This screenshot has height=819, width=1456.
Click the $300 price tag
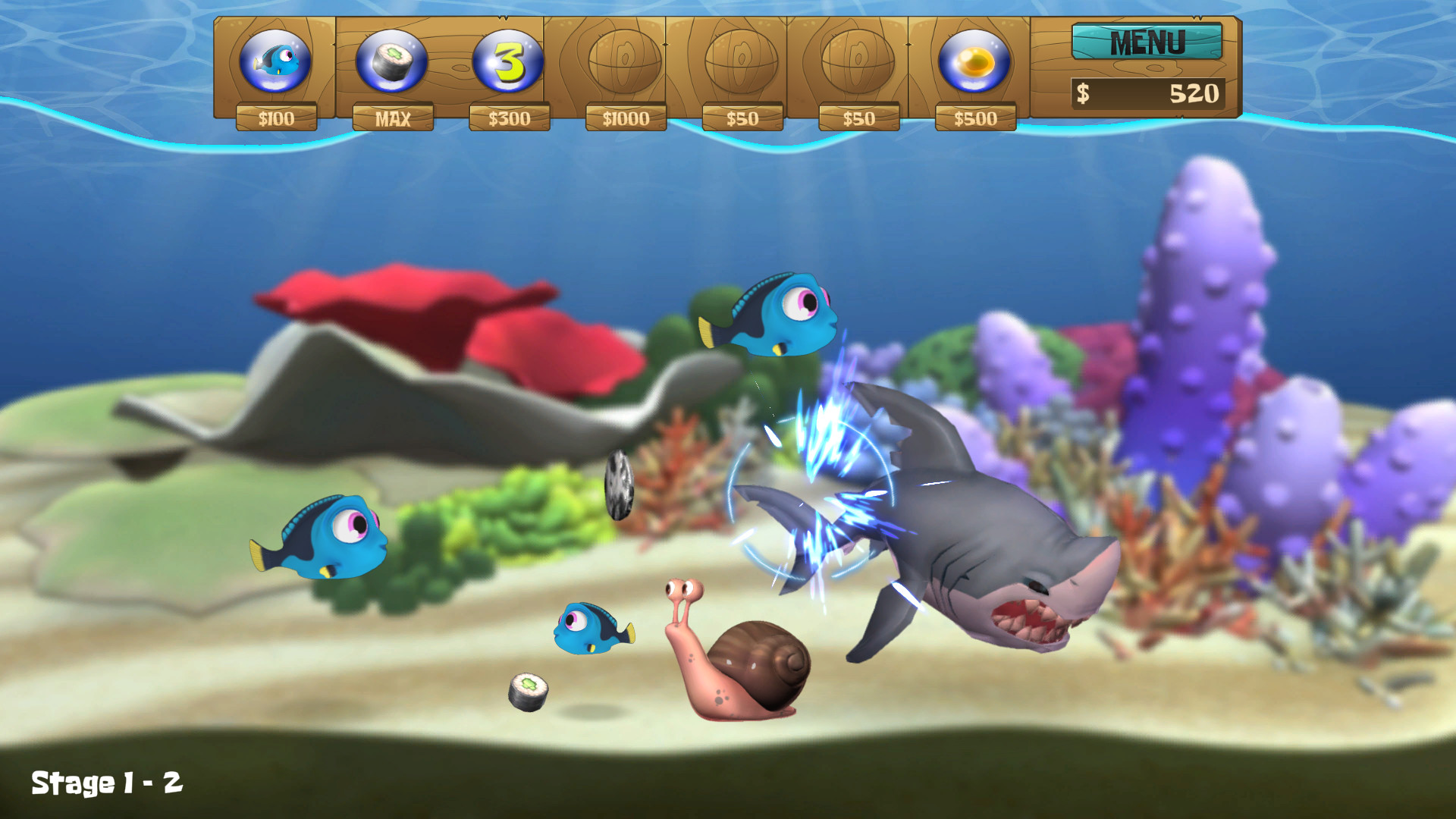click(x=510, y=118)
